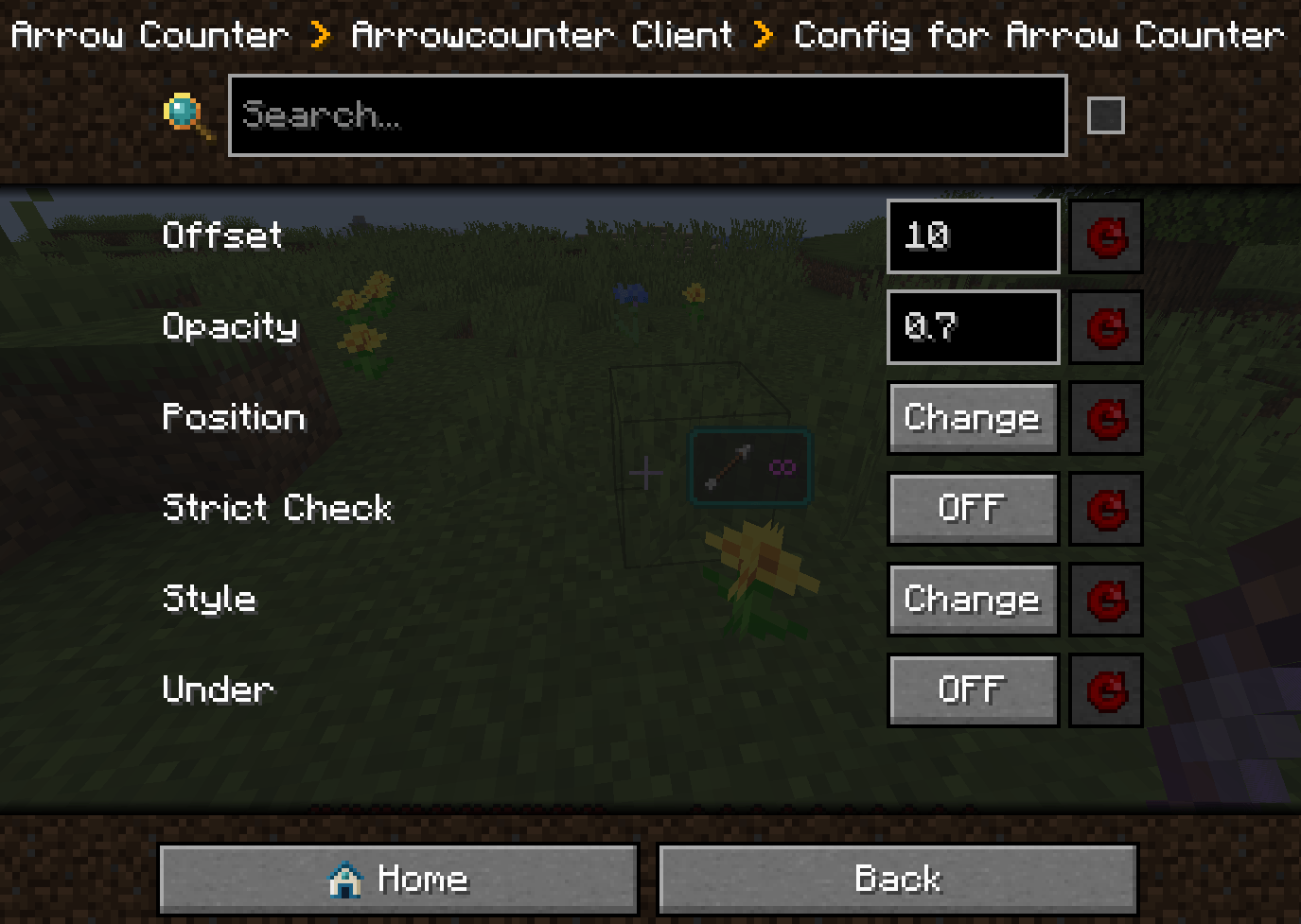
Task: Click the reset icon beside Style
Action: [1105, 600]
